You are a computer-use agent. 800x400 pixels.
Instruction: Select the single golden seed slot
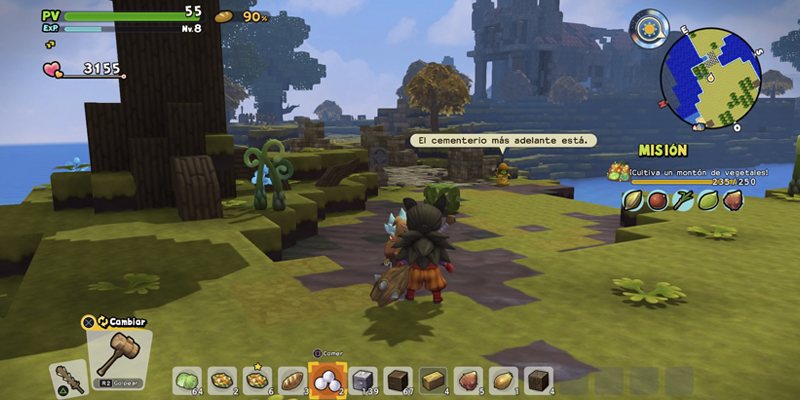[x=503, y=379]
